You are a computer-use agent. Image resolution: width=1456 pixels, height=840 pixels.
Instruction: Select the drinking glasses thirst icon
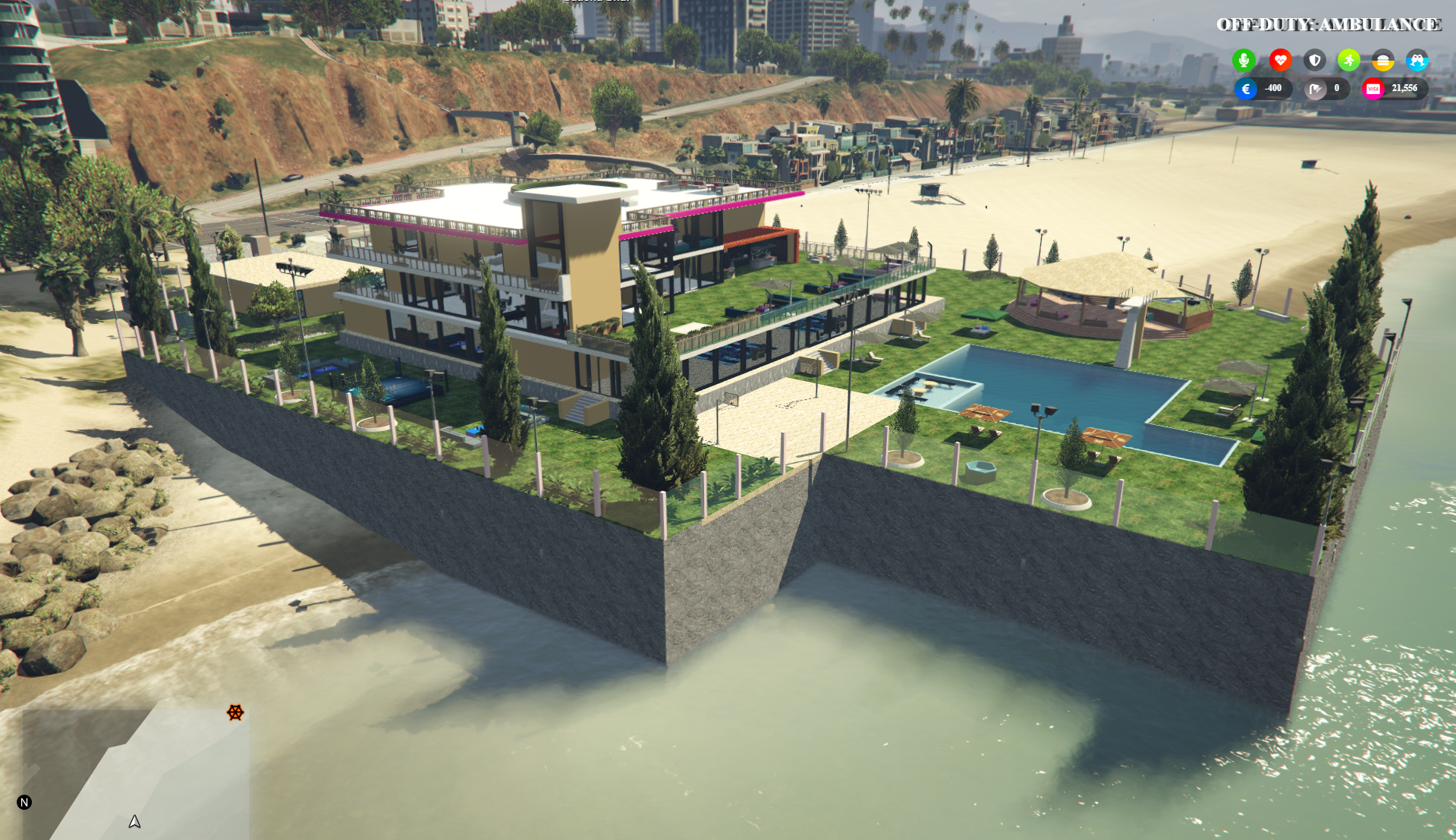coord(1417,60)
